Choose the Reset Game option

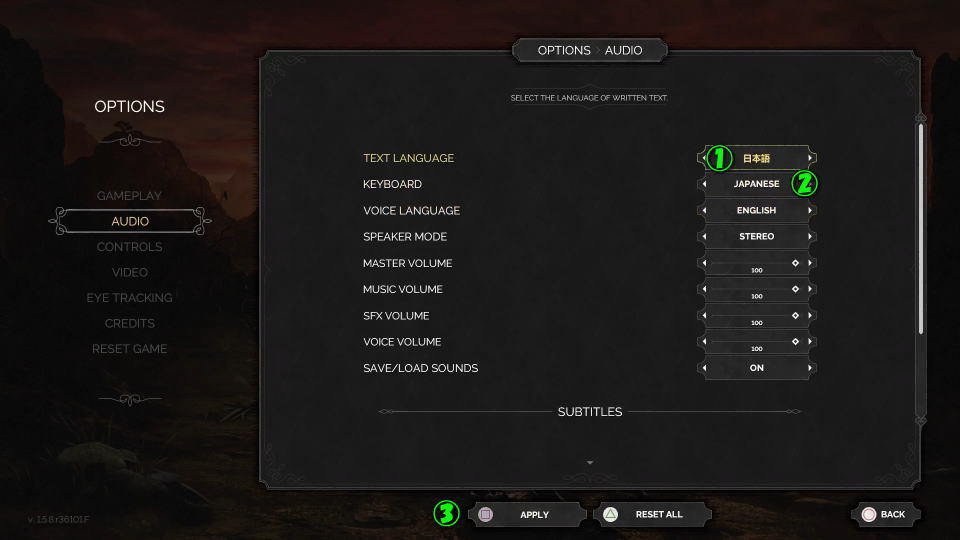click(x=129, y=349)
